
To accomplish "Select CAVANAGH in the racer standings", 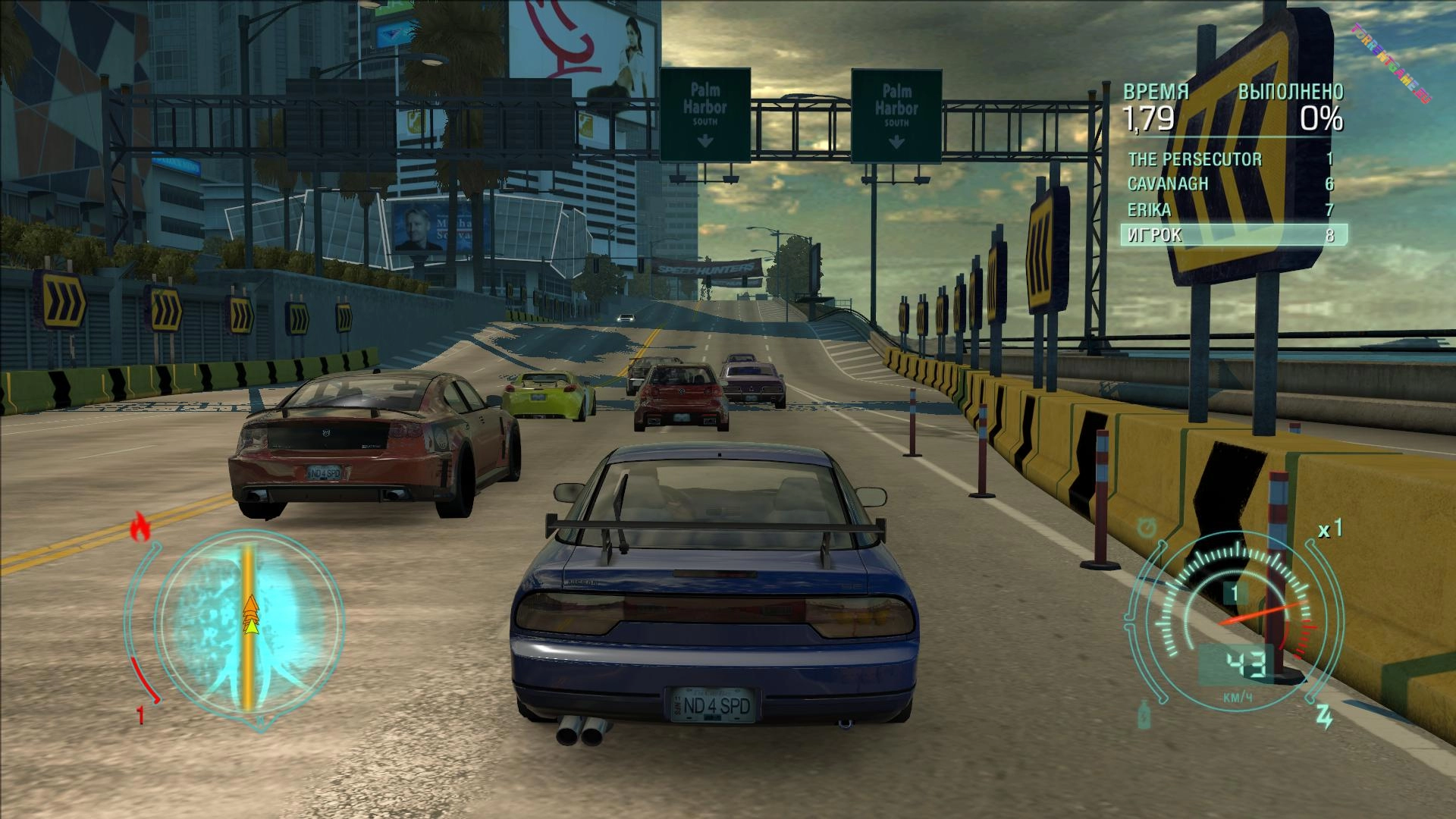I will click(x=1230, y=184).
